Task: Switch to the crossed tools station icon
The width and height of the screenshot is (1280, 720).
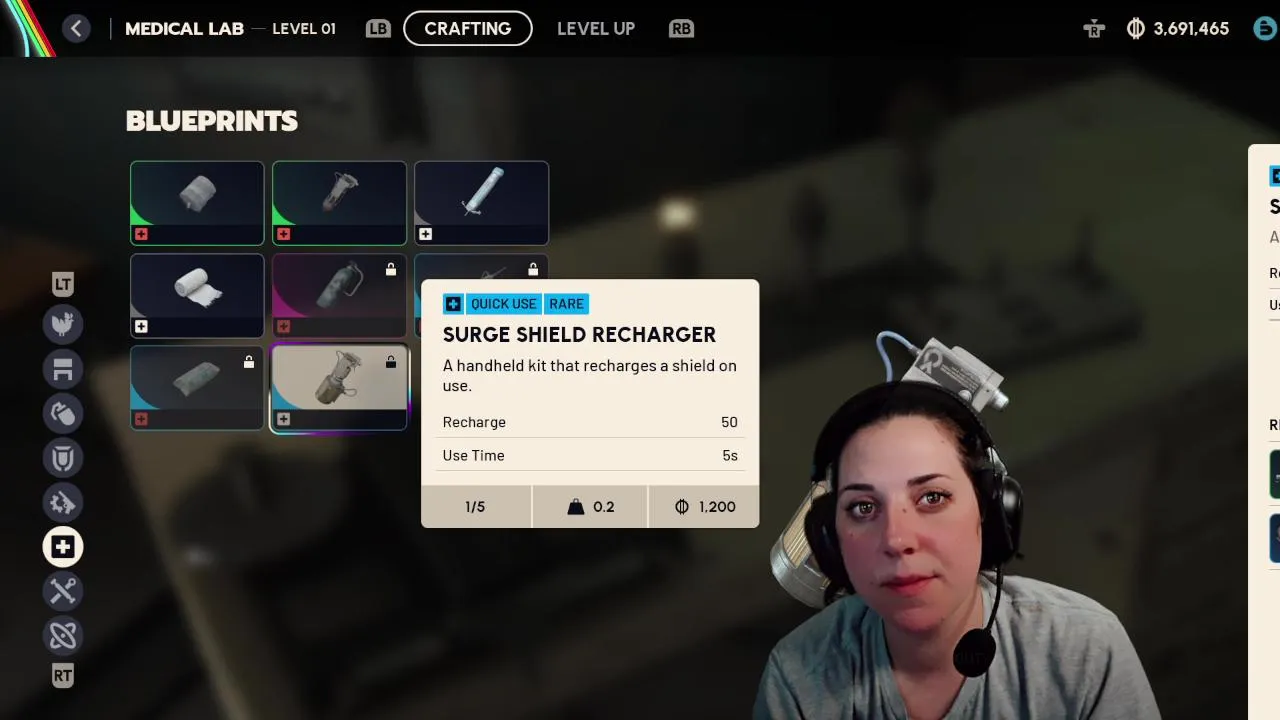Action: (63, 591)
